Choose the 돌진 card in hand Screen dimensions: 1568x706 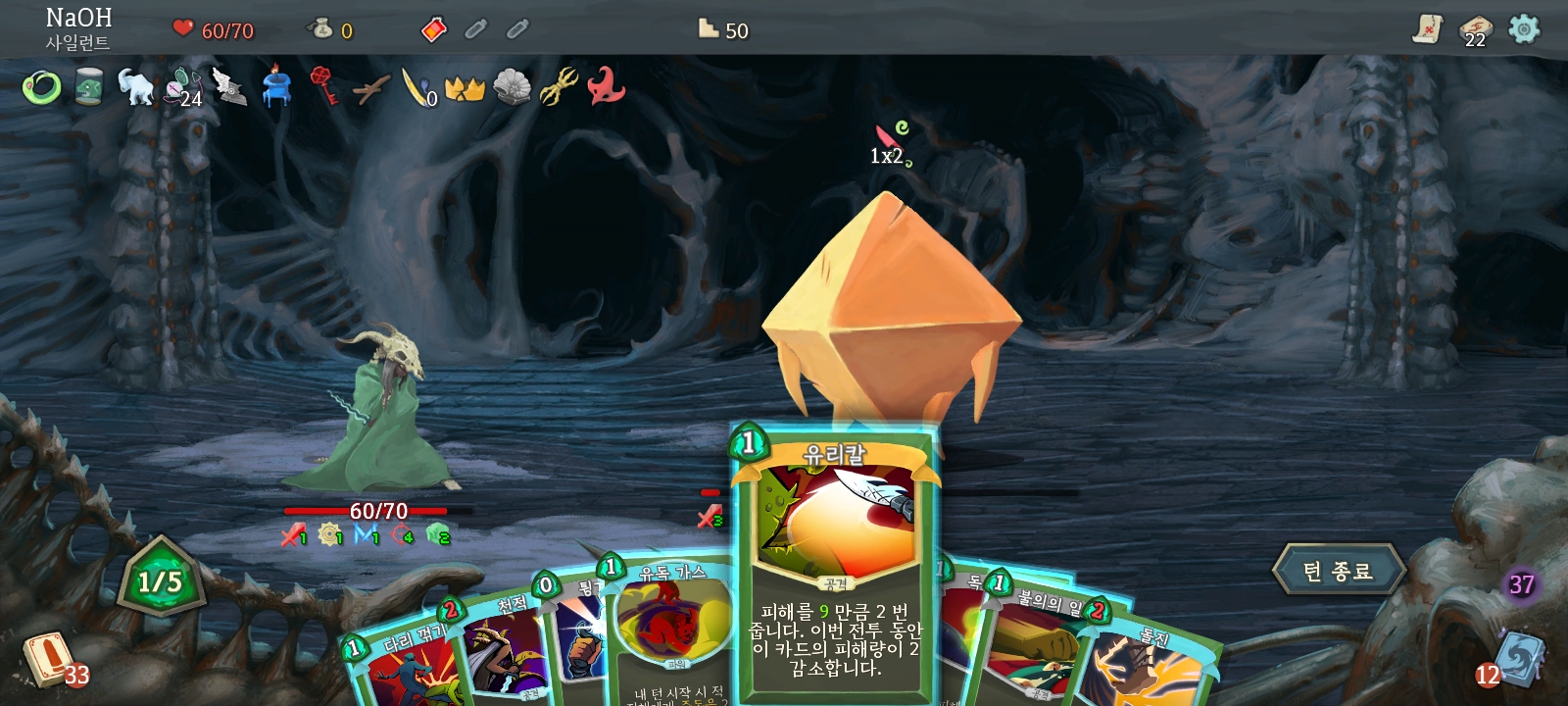click(1147, 667)
